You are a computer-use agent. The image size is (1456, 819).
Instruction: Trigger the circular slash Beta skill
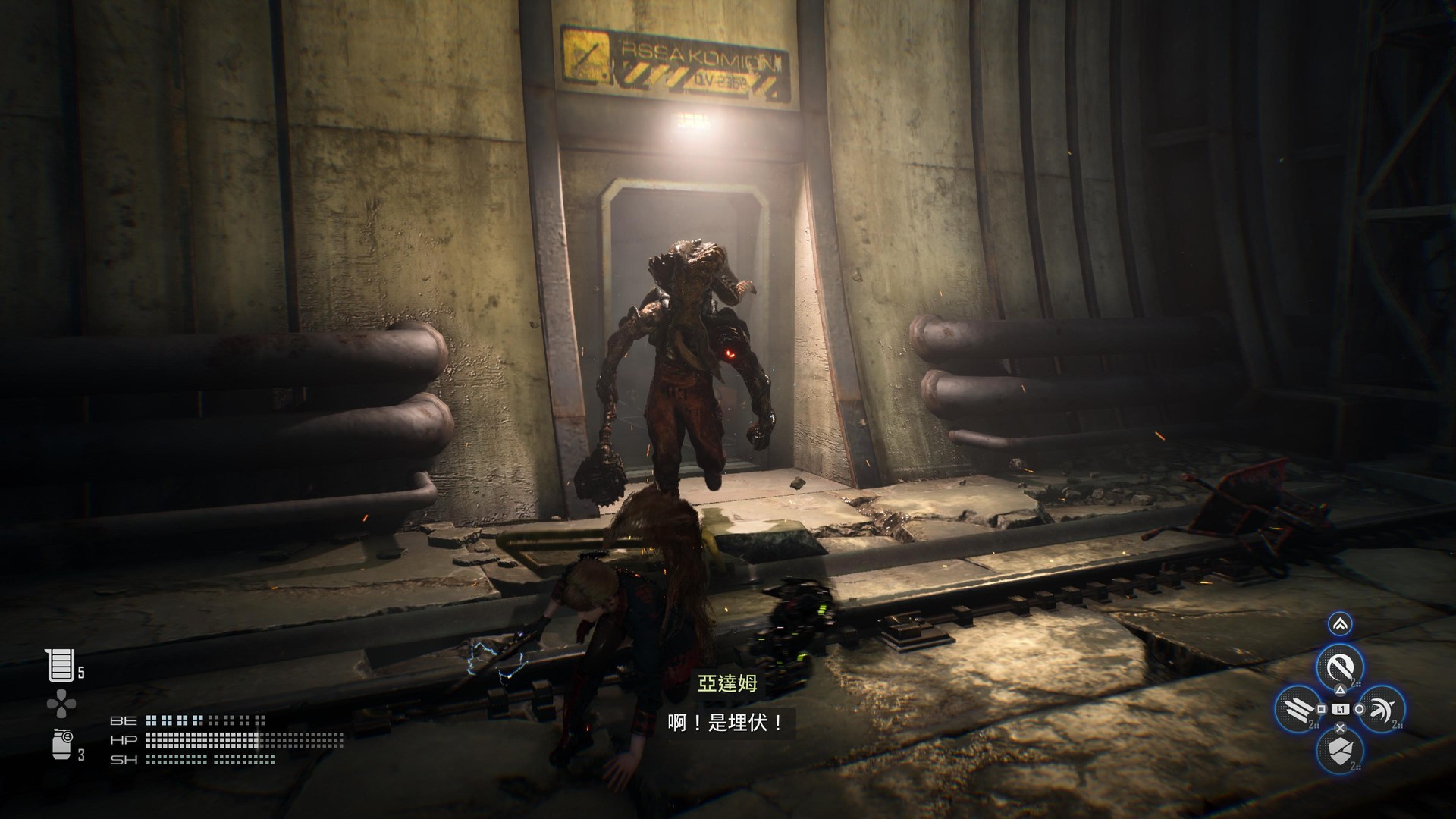pyautogui.click(x=1340, y=668)
